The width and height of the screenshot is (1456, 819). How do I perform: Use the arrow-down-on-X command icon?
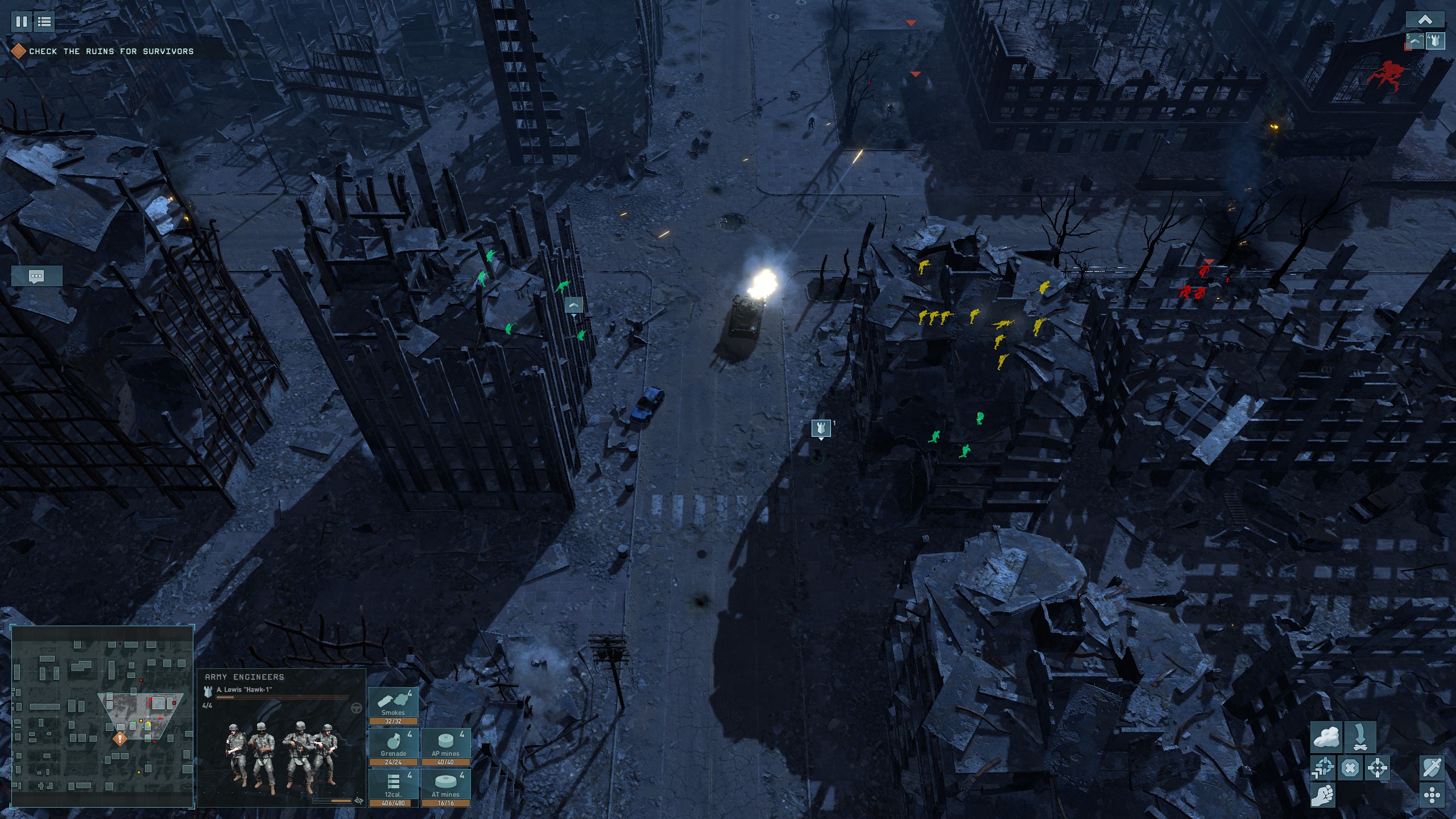click(x=1360, y=738)
